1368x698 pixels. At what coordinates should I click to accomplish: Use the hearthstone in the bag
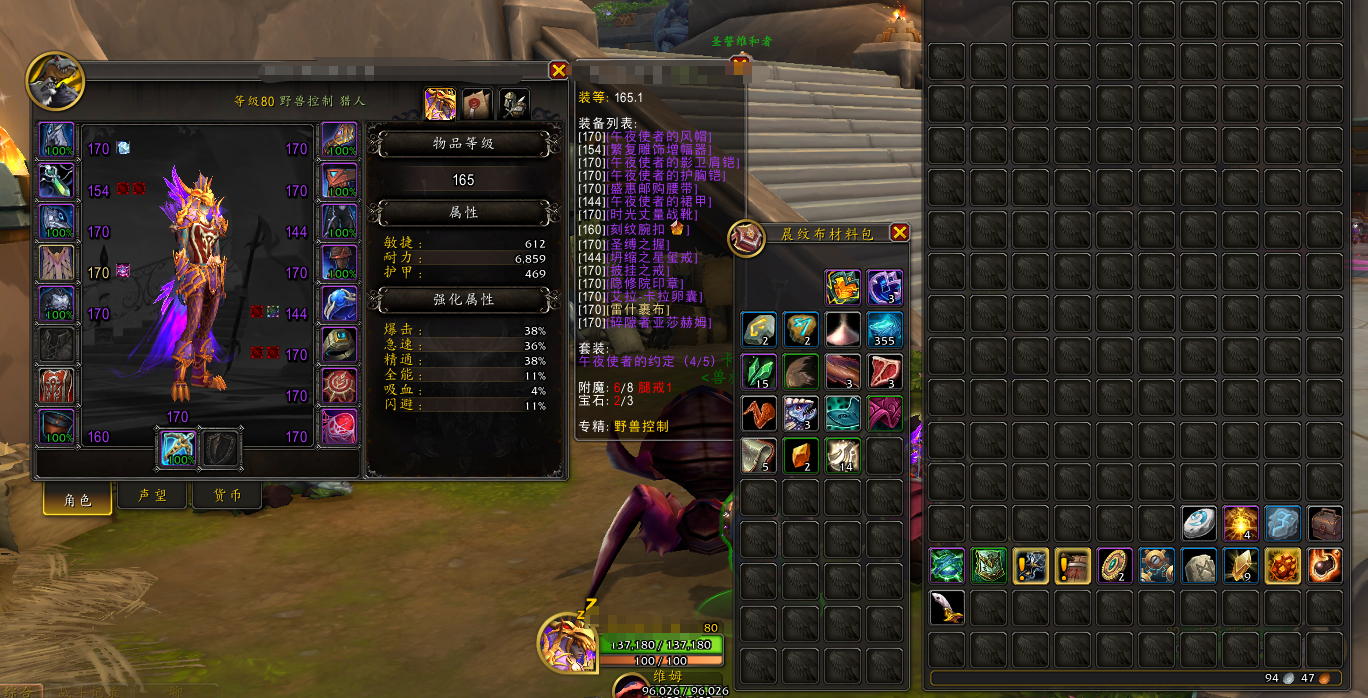[x=1199, y=523]
